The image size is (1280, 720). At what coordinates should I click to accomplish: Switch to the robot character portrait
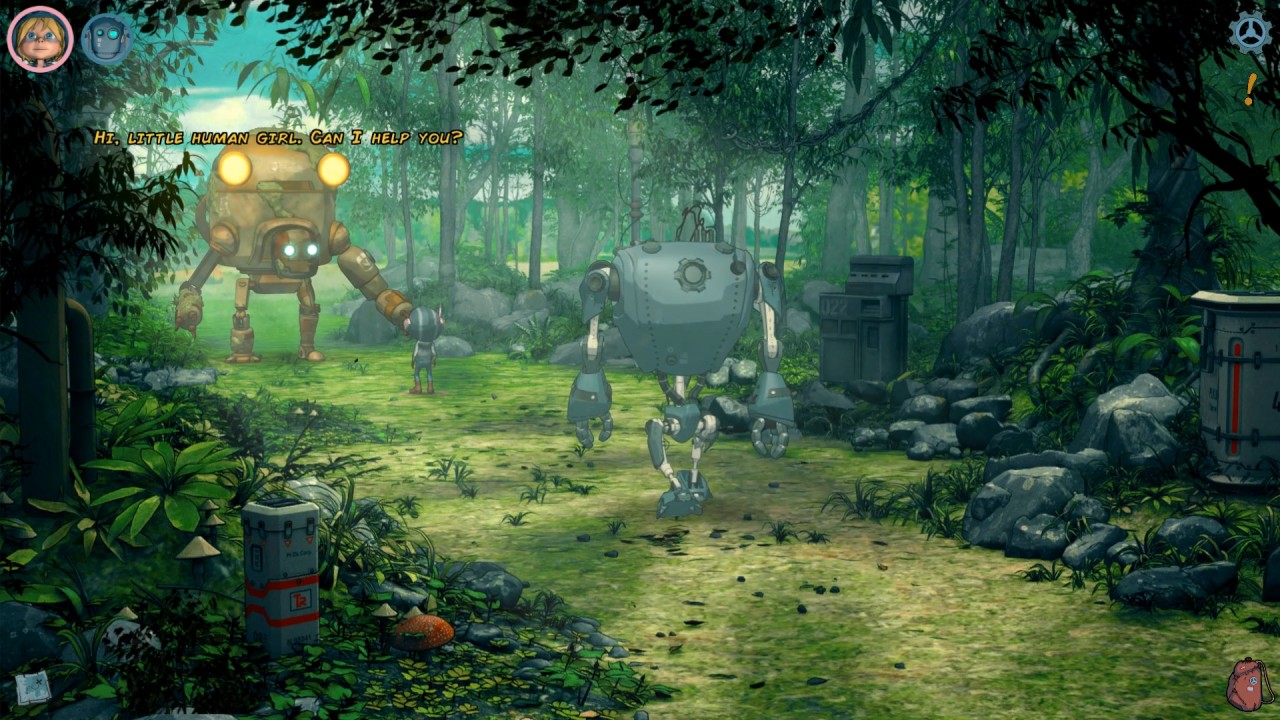[x=106, y=39]
